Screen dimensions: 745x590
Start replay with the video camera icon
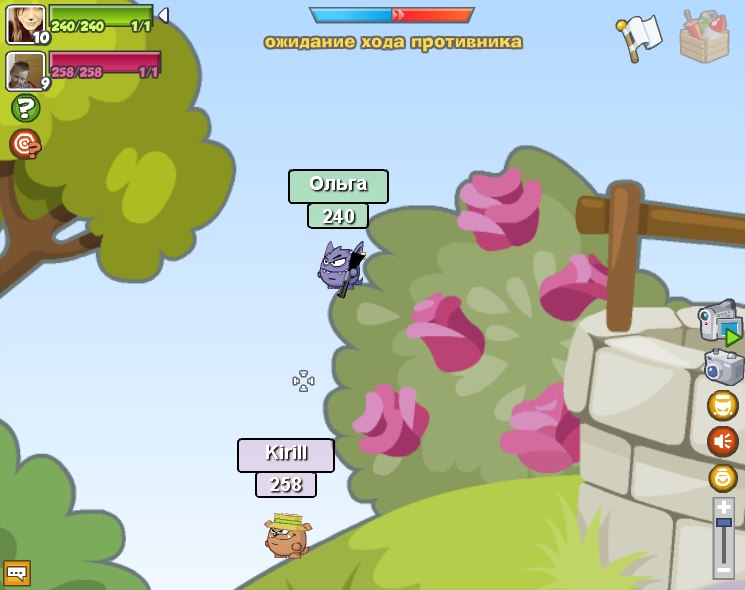tap(720, 323)
